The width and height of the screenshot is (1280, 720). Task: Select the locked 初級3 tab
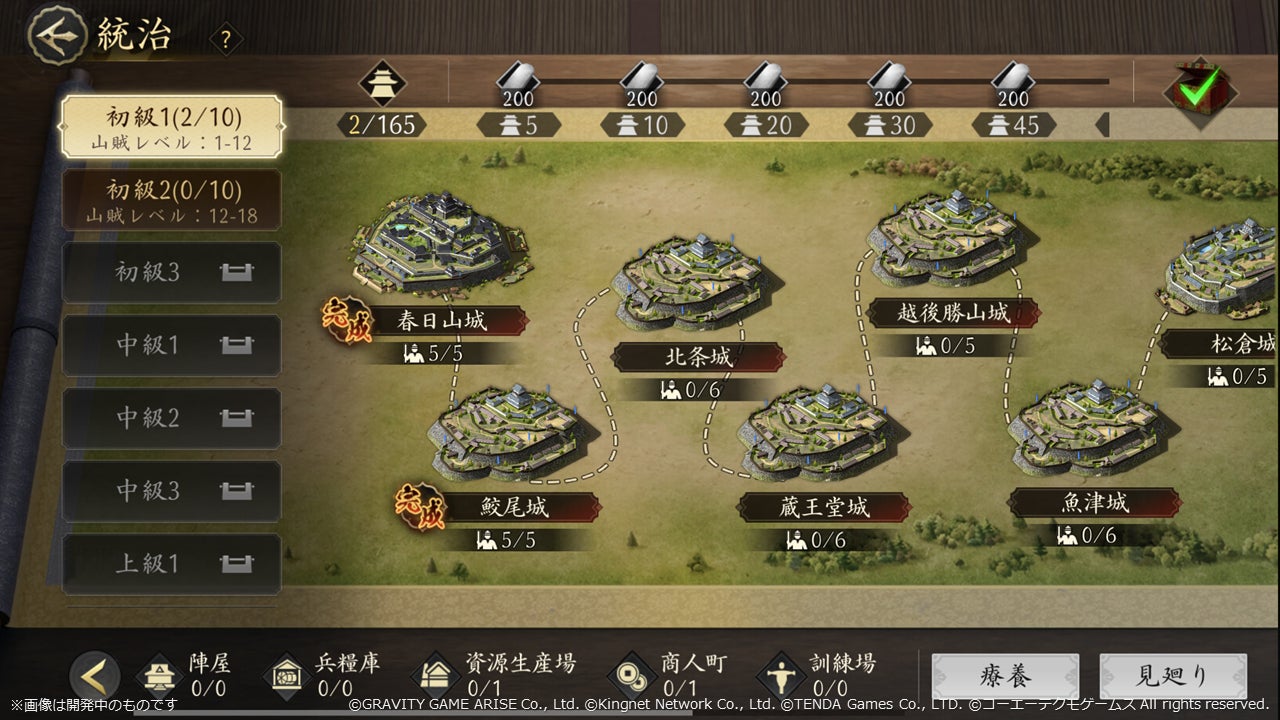(x=172, y=272)
